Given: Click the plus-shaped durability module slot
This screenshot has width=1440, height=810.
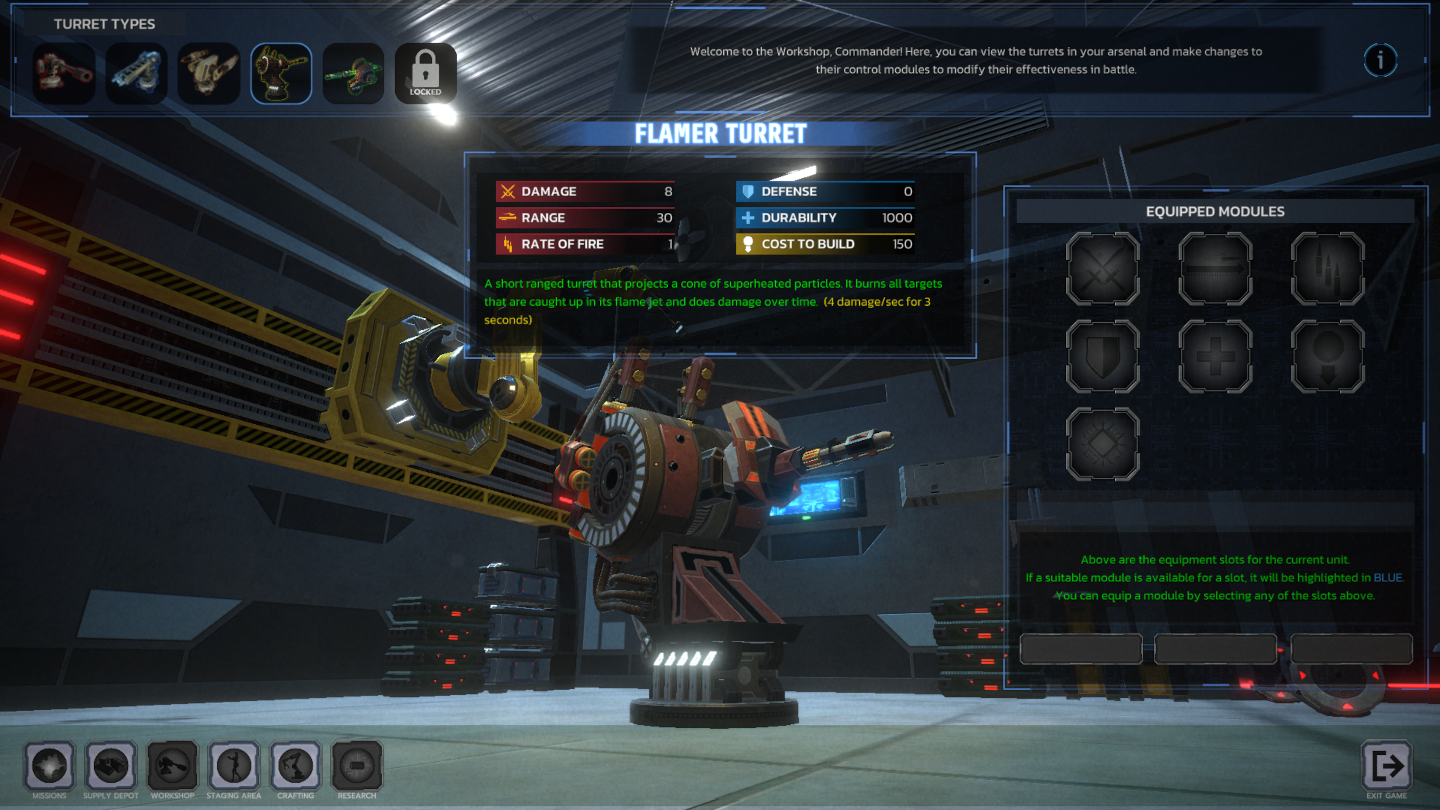Looking at the screenshot, I should tap(1215, 355).
